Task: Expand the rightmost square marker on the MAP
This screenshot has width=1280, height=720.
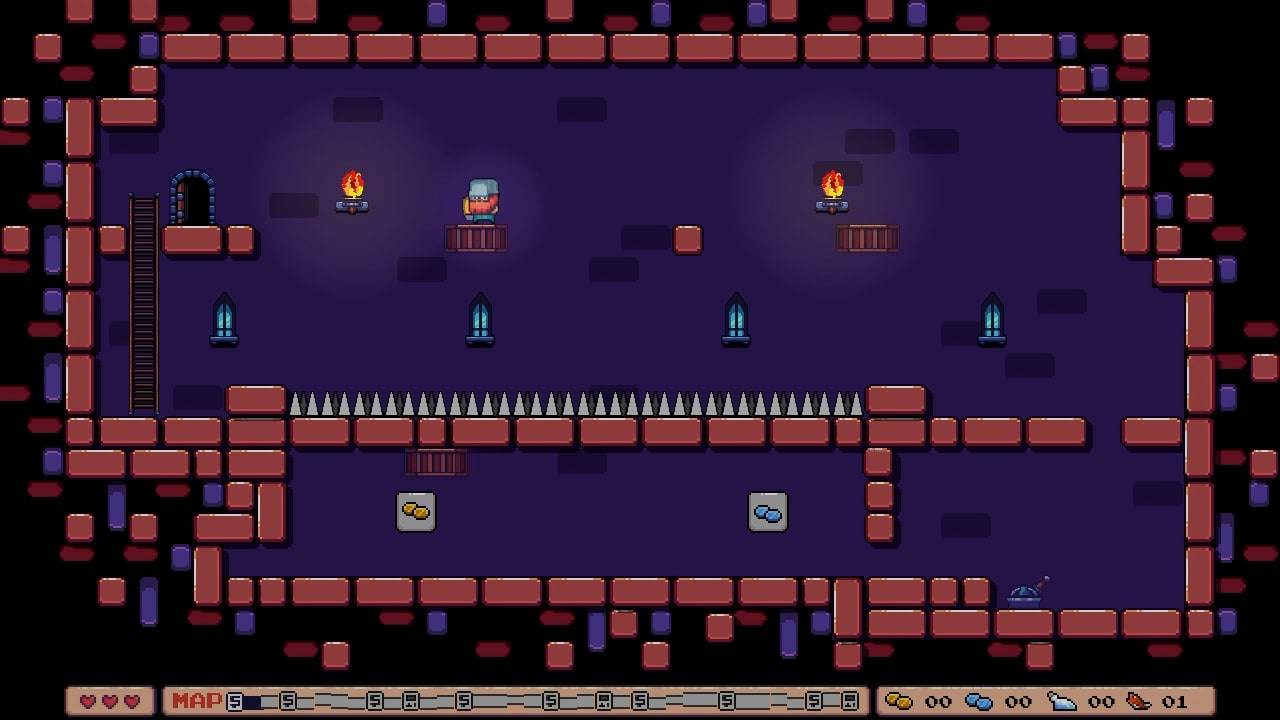Action: (x=851, y=702)
